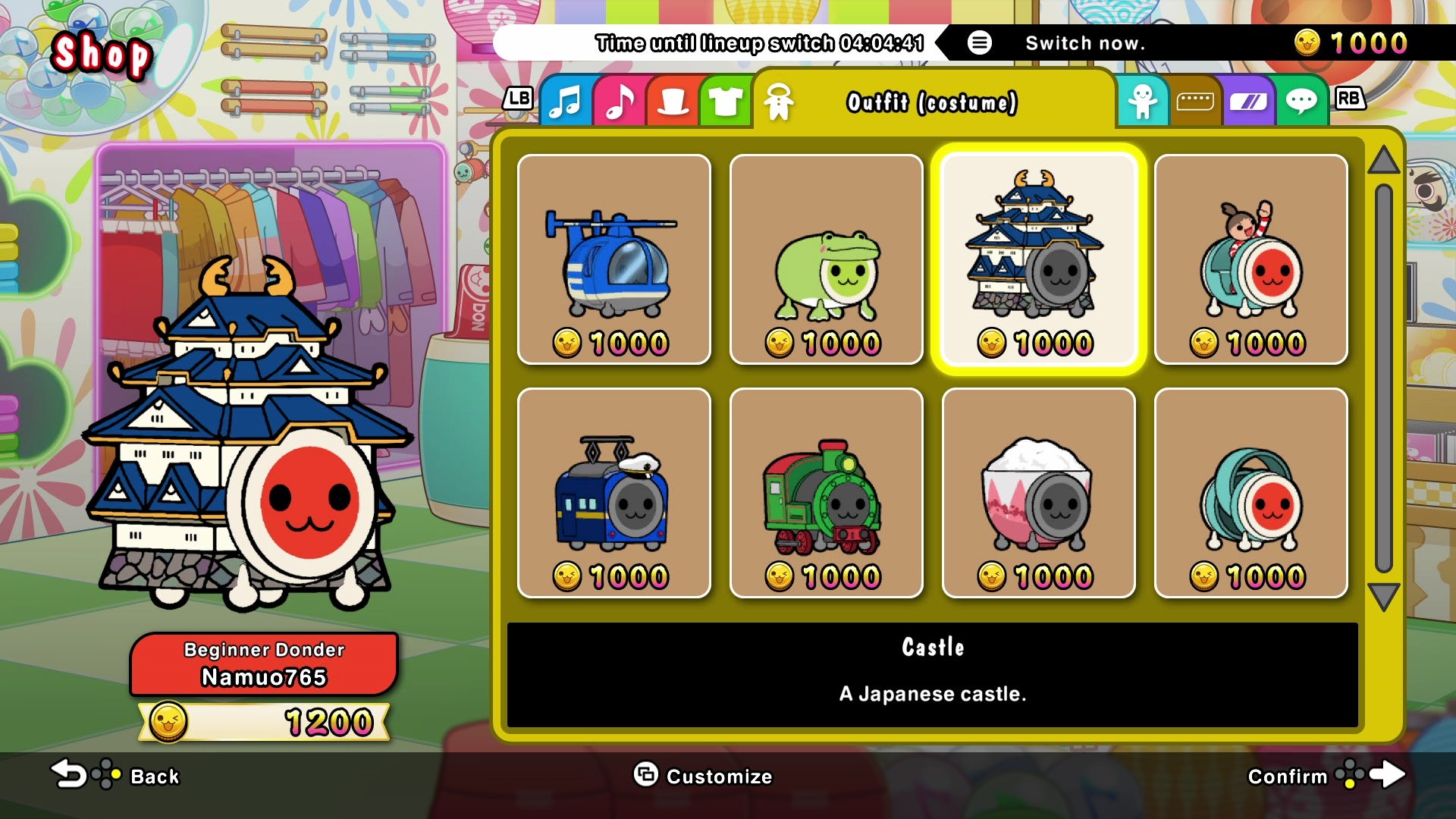Select the top hat accessory tab

671,100
